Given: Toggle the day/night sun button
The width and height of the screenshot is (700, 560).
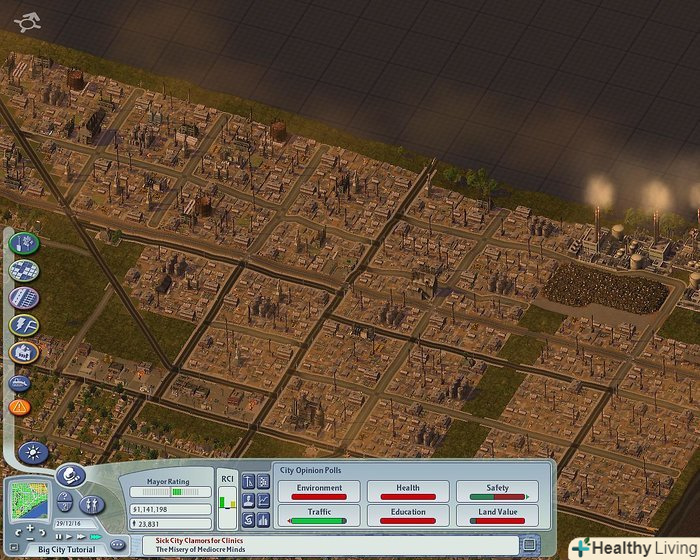Looking at the screenshot, I should click(x=33, y=453).
